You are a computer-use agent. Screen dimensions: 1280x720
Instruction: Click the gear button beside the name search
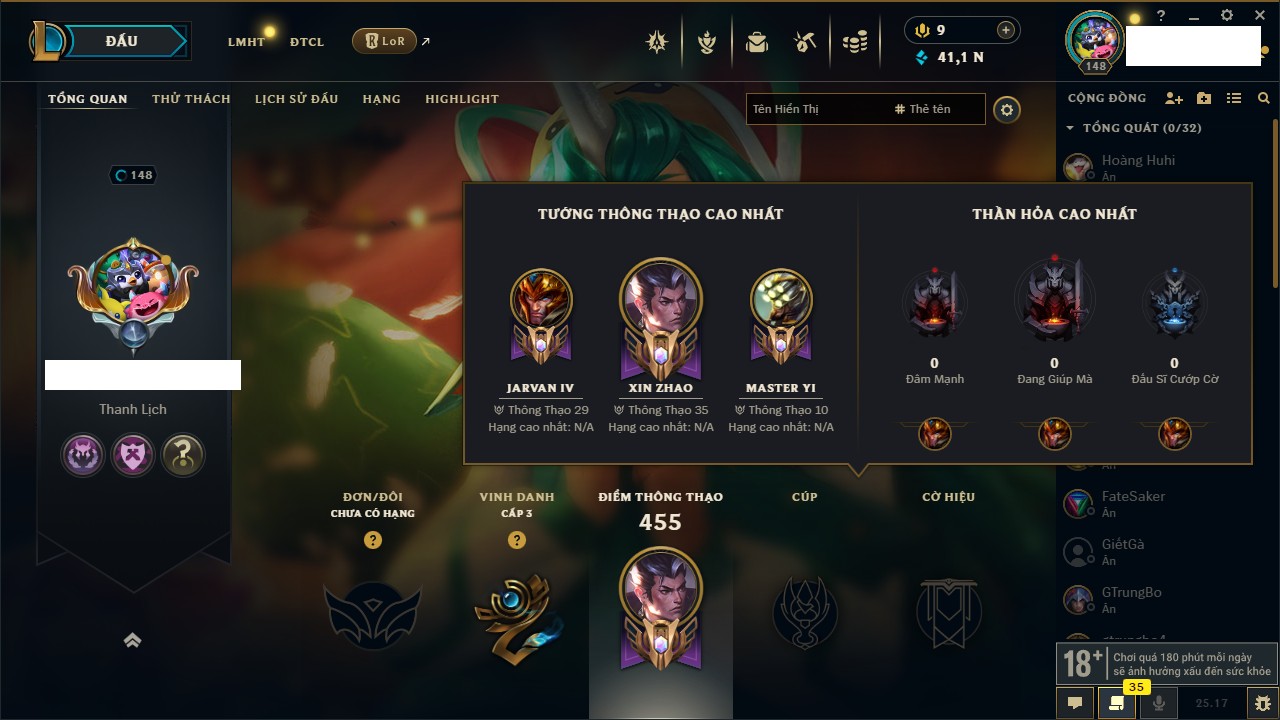1007,110
